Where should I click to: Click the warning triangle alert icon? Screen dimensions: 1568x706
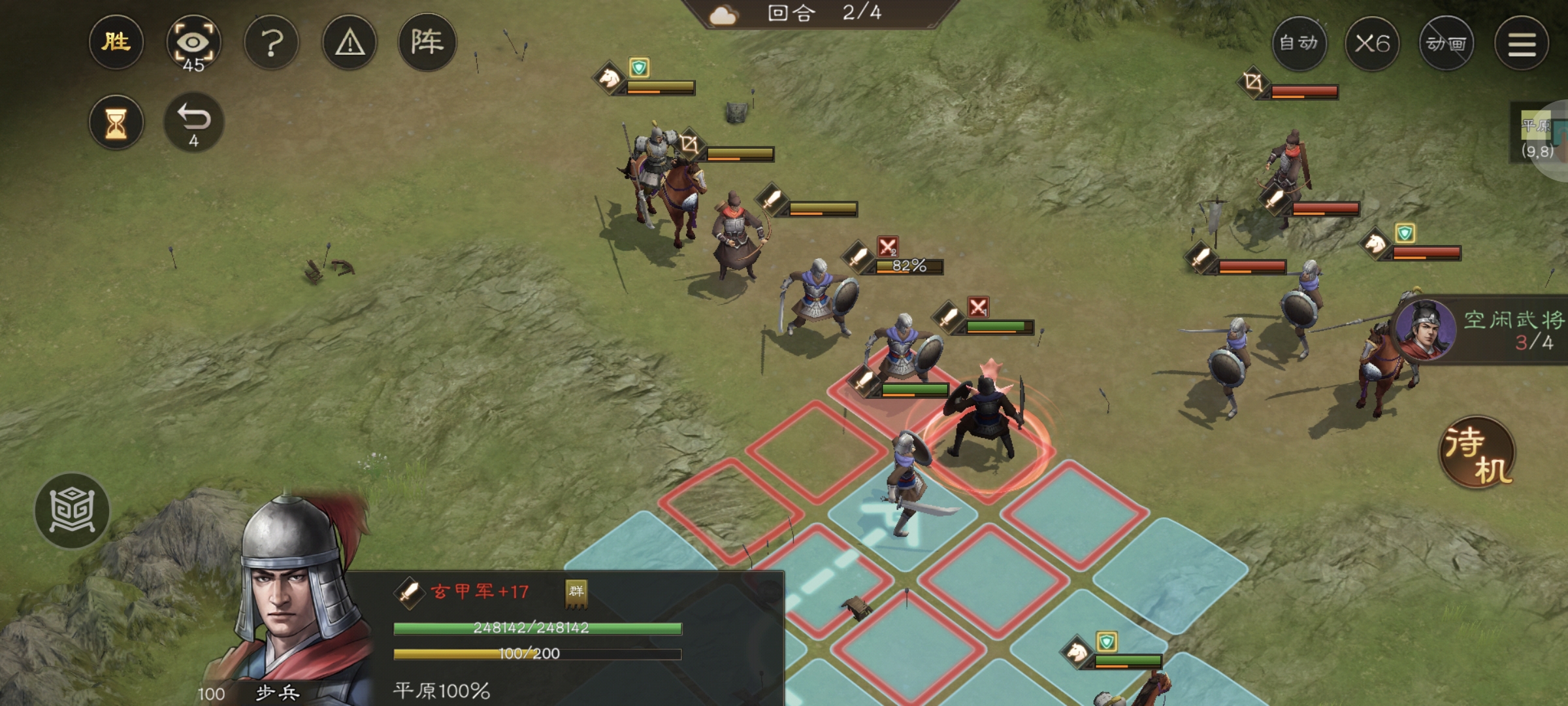pos(349,42)
